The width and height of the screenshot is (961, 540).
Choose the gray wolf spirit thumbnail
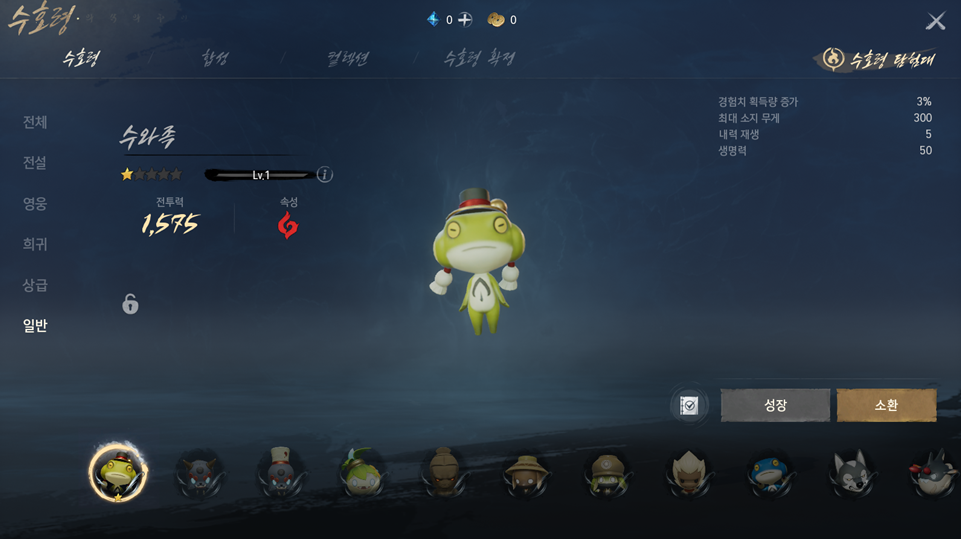coord(852,473)
